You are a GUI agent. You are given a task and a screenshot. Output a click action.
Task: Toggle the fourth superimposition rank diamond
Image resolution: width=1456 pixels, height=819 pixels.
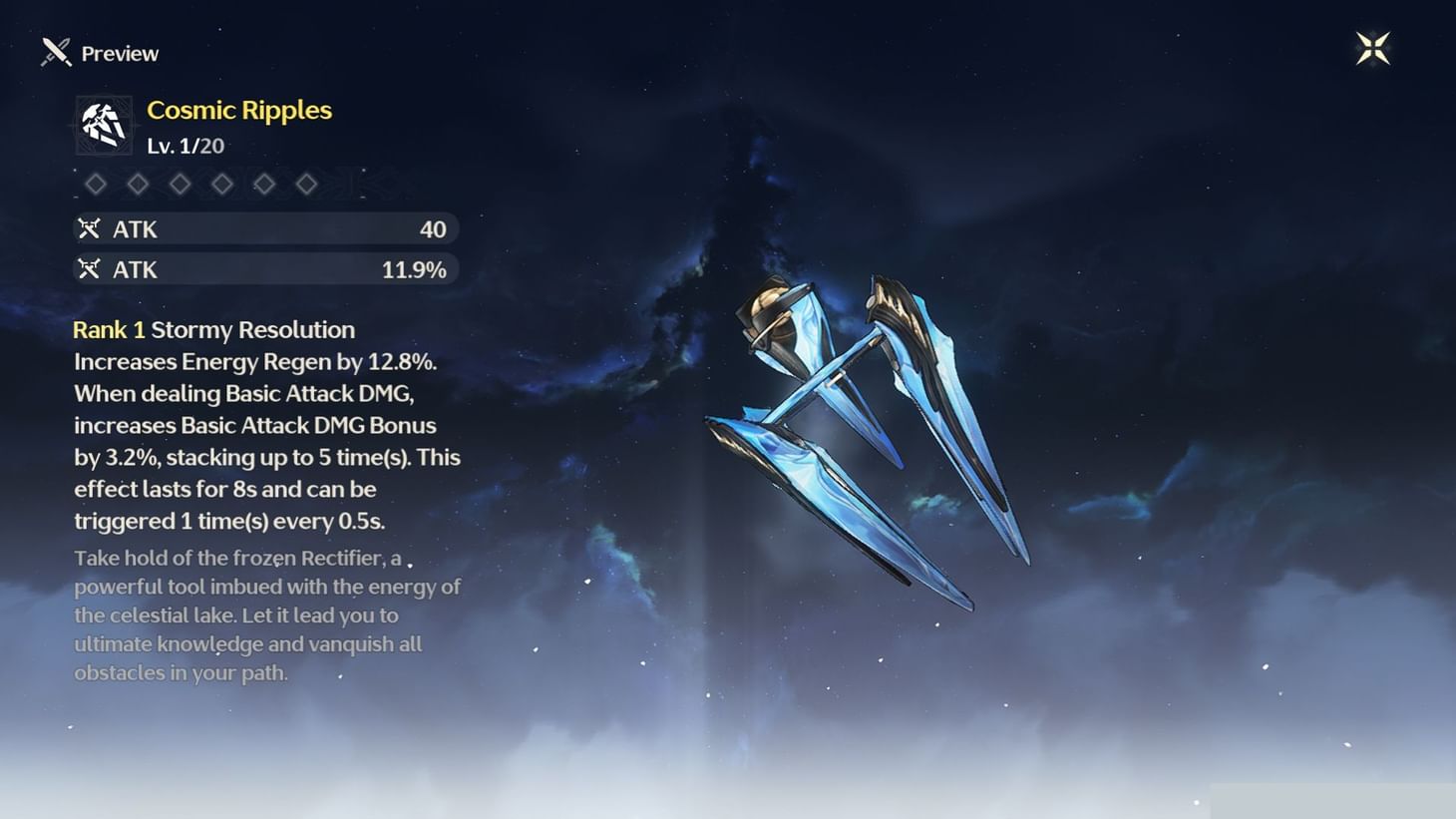pyautogui.click(x=222, y=184)
